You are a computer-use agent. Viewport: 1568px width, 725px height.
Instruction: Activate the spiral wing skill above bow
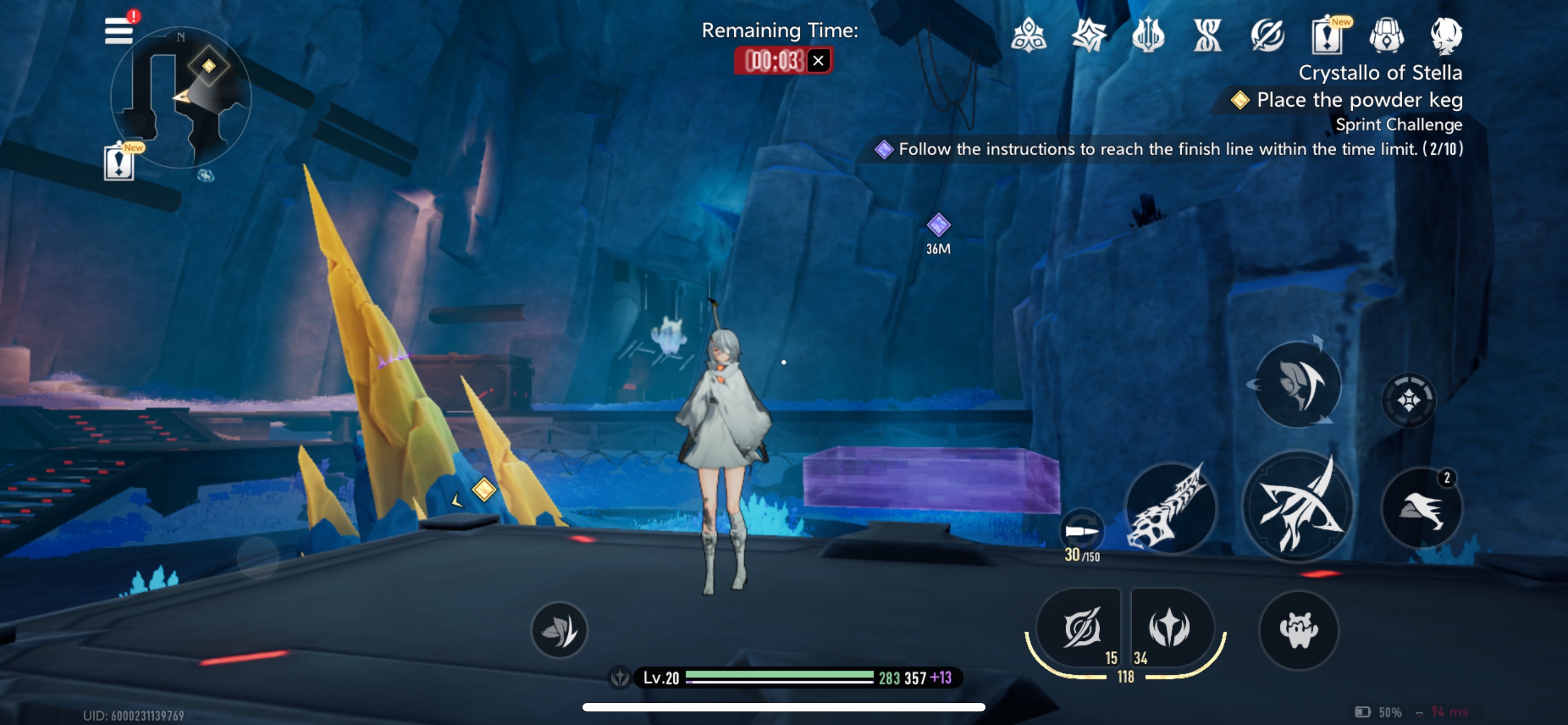[1298, 385]
